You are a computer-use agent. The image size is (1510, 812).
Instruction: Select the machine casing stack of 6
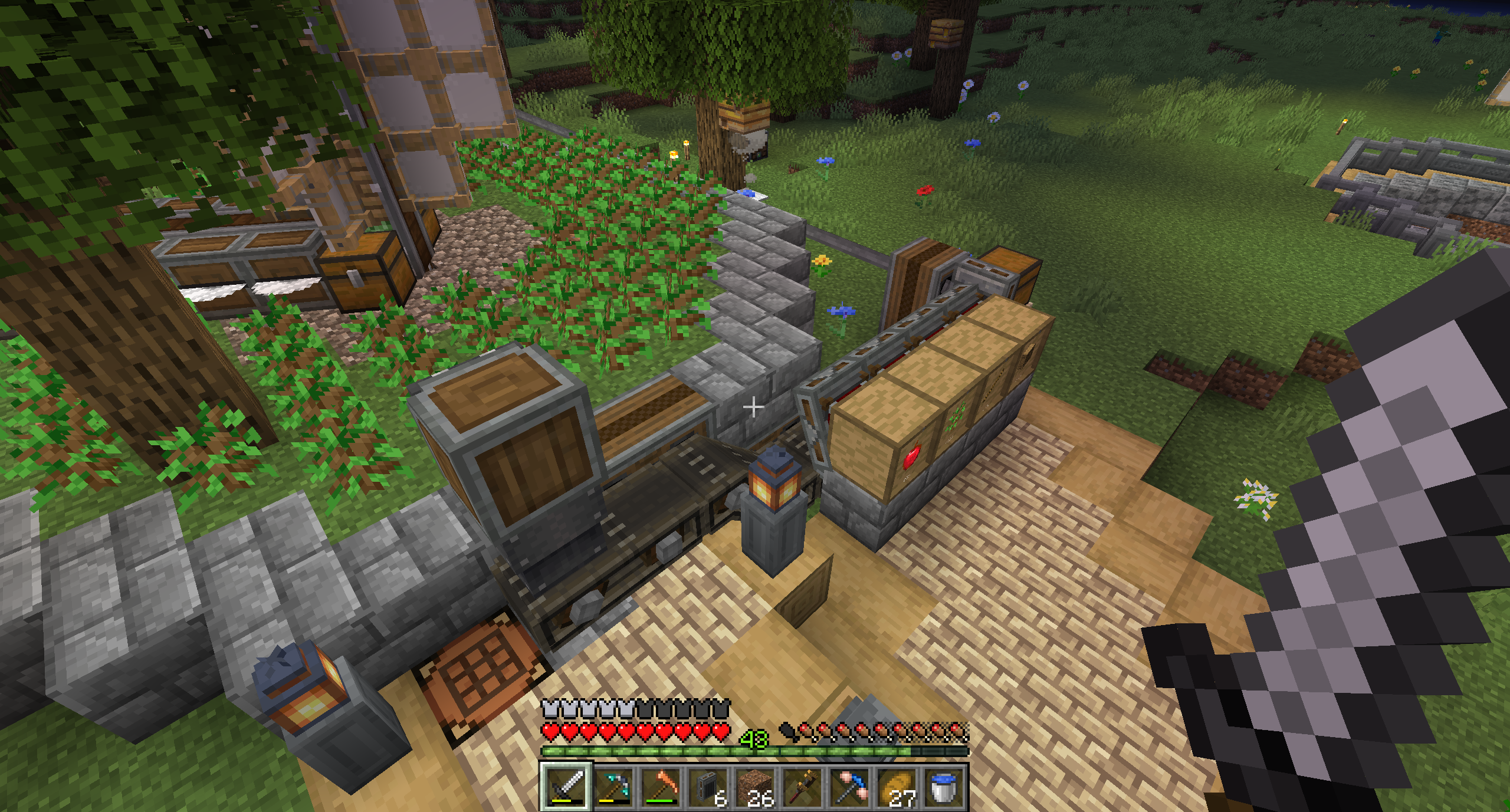point(707,787)
